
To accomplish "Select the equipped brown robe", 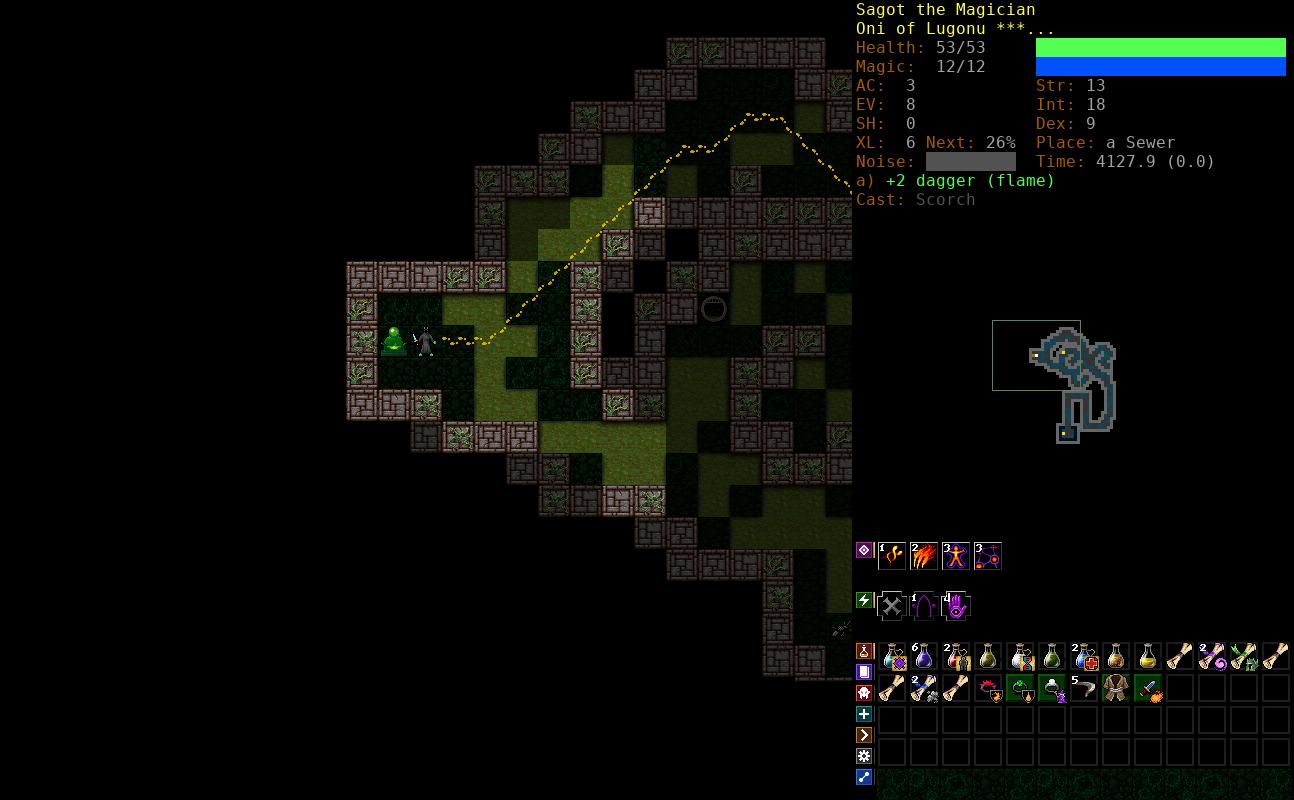I will click(1116, 688).
